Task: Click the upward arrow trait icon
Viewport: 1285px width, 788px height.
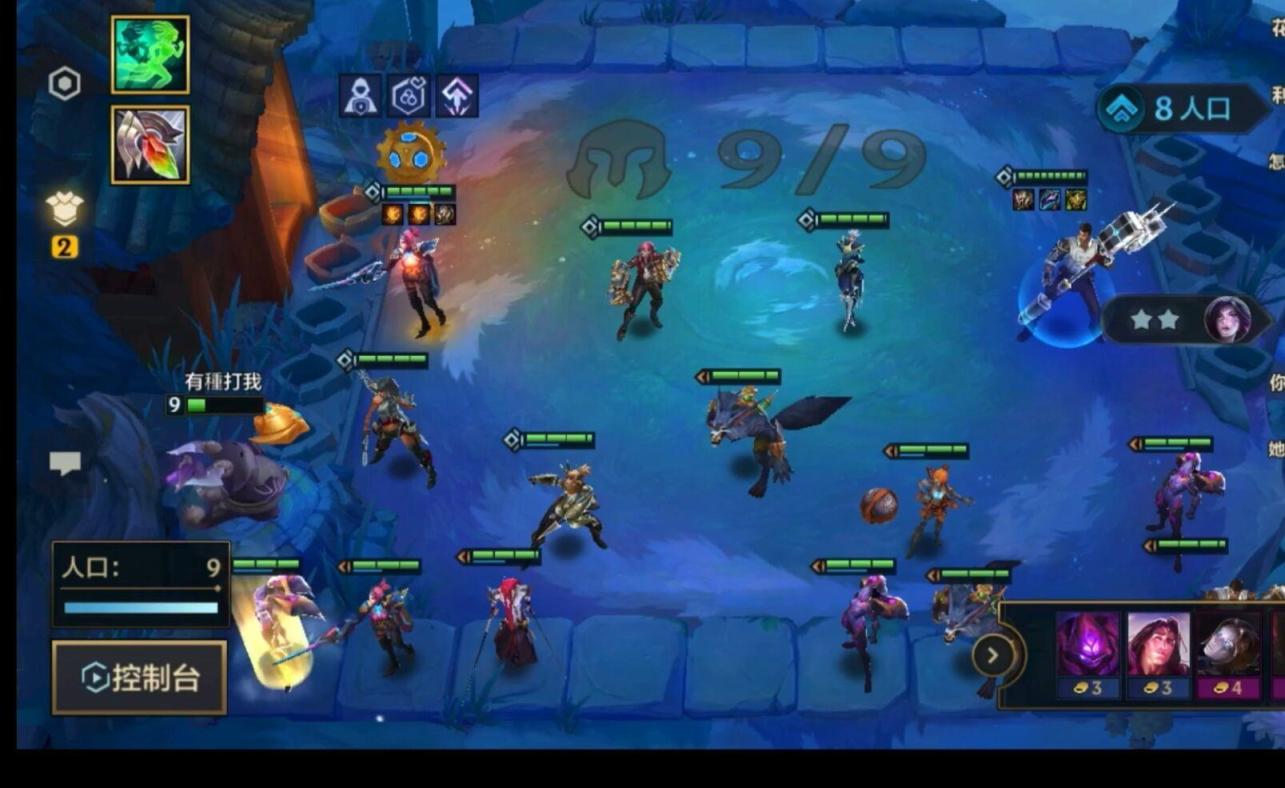Action: point(457,96)
